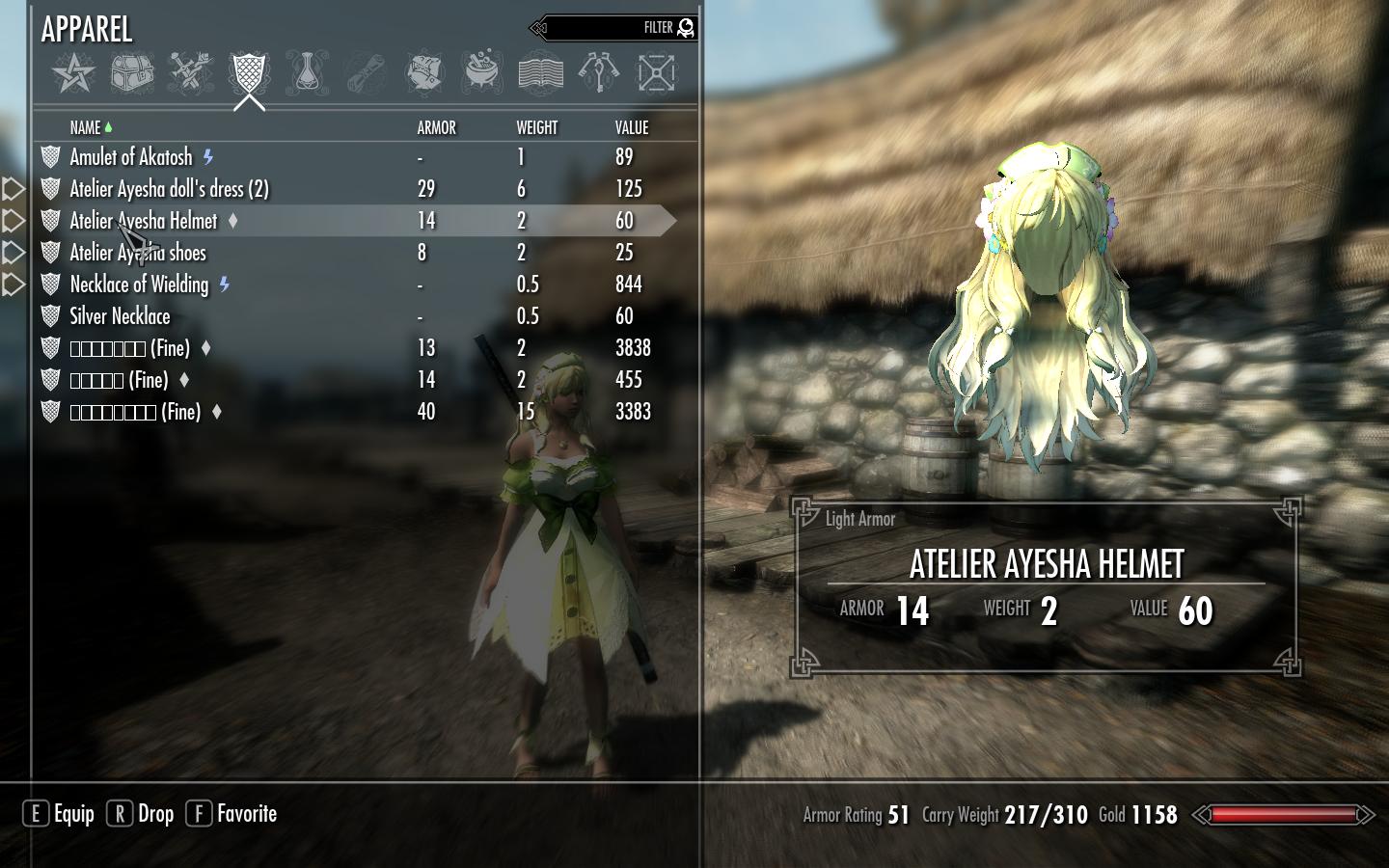Switch to the Books category

(x=540, y=73)
